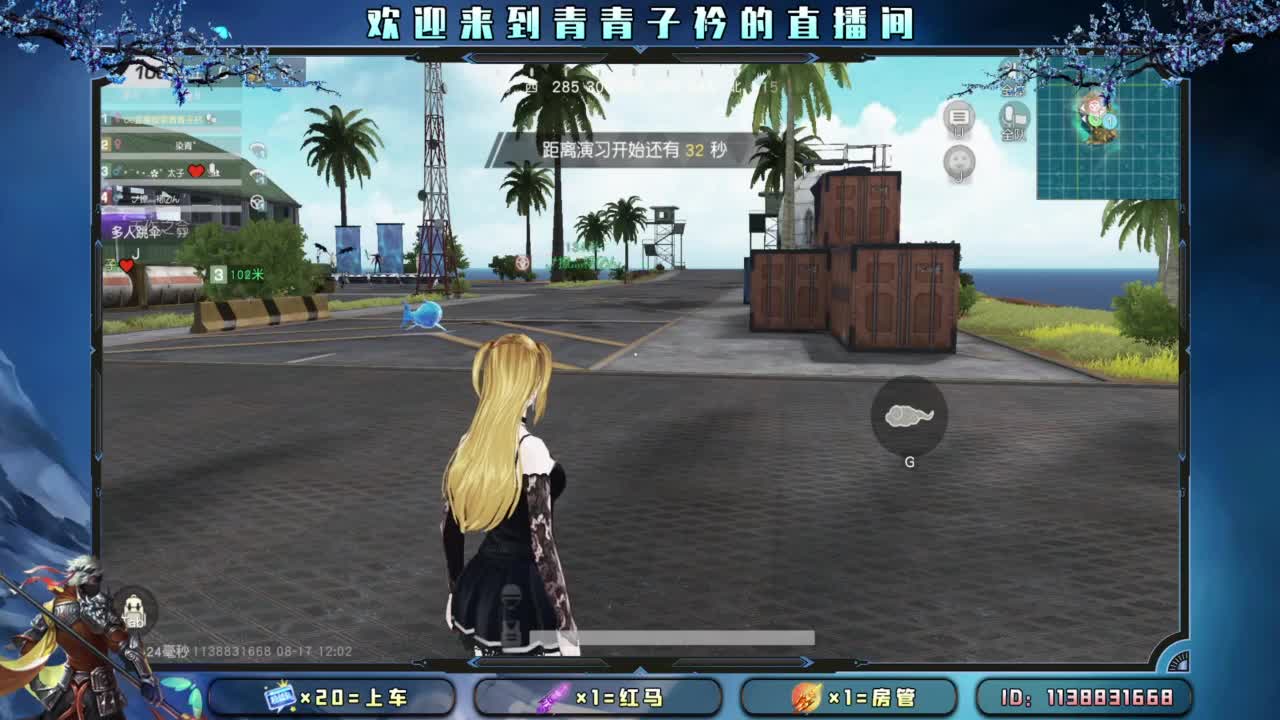Toggle the heart marker next to teammate J
Image resolution: width=1280 pixels, height=720 pixels.
126,267
